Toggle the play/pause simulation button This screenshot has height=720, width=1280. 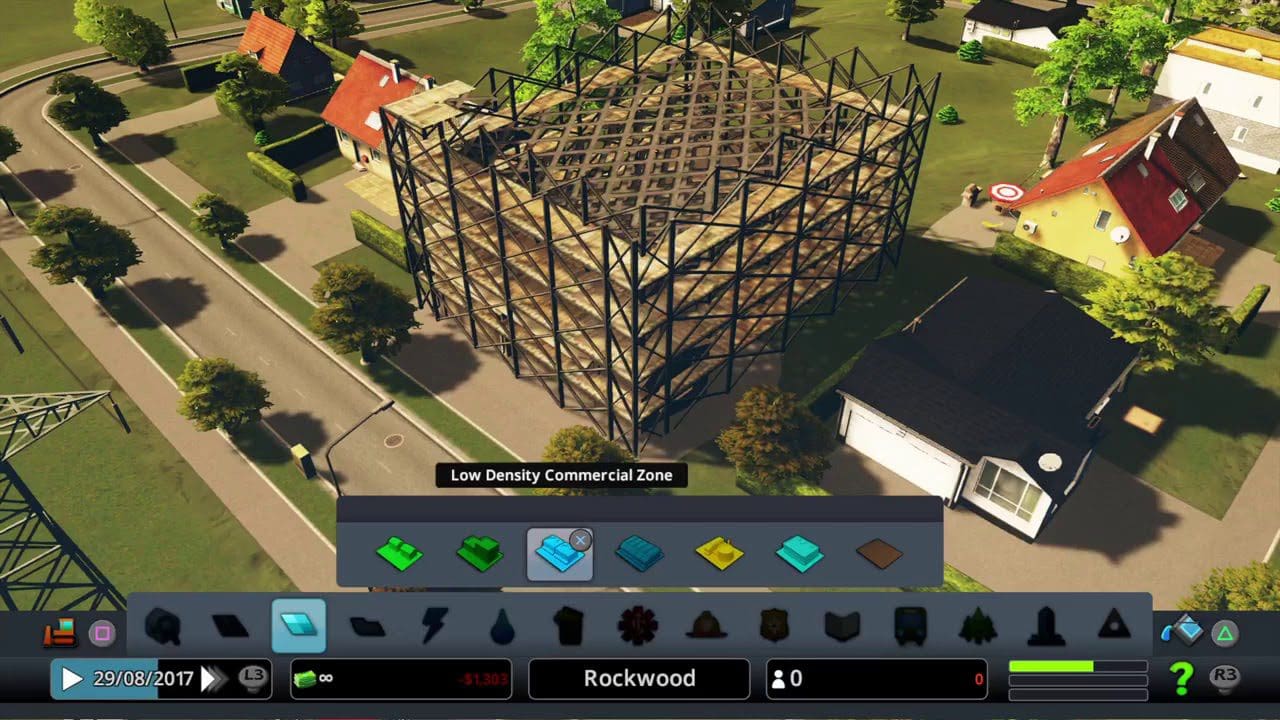pos(72,679)
